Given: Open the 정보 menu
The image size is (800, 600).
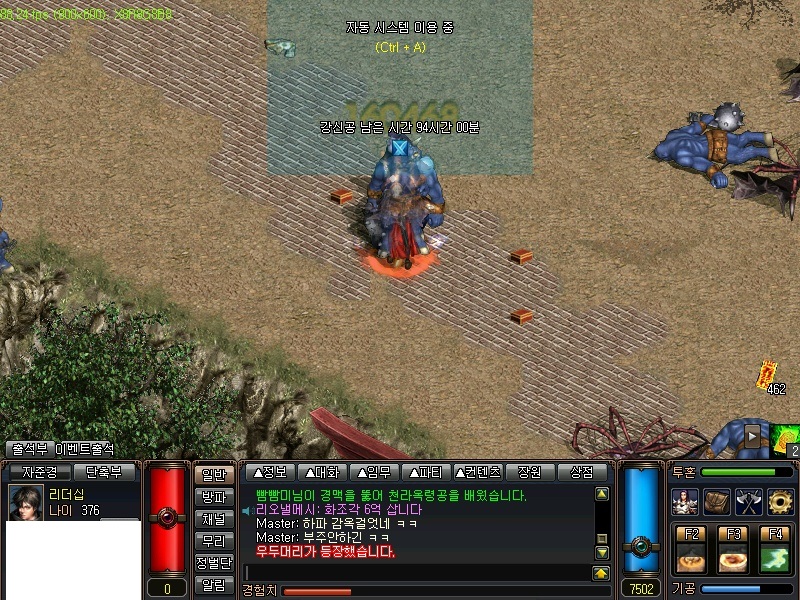Looking at the screenshot, I should [x=270, y=472].
